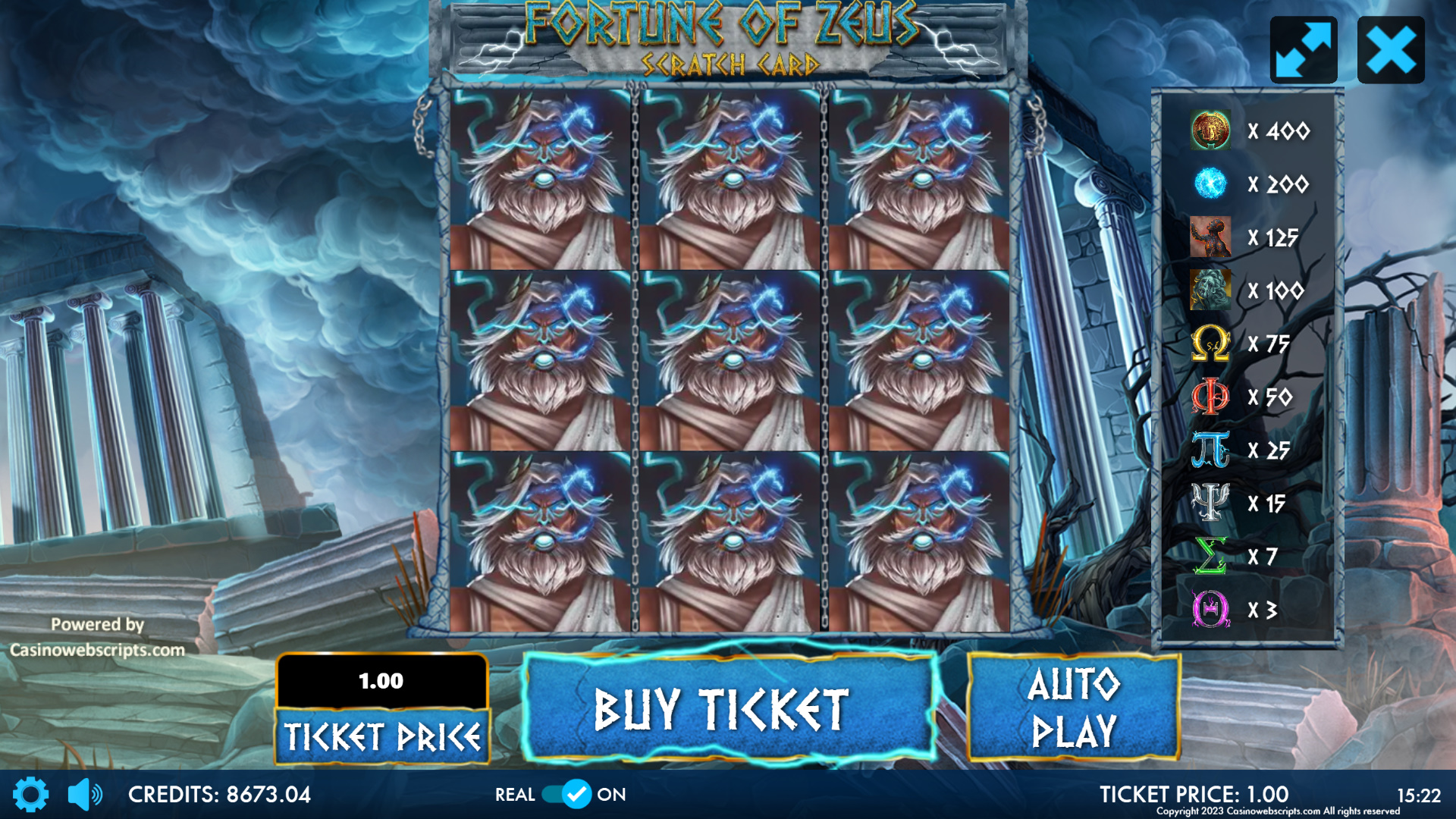The width and height of the screenshot is (1456, 819).
Task: Mute the sound with speaker icon
Action: coord(85,794)
